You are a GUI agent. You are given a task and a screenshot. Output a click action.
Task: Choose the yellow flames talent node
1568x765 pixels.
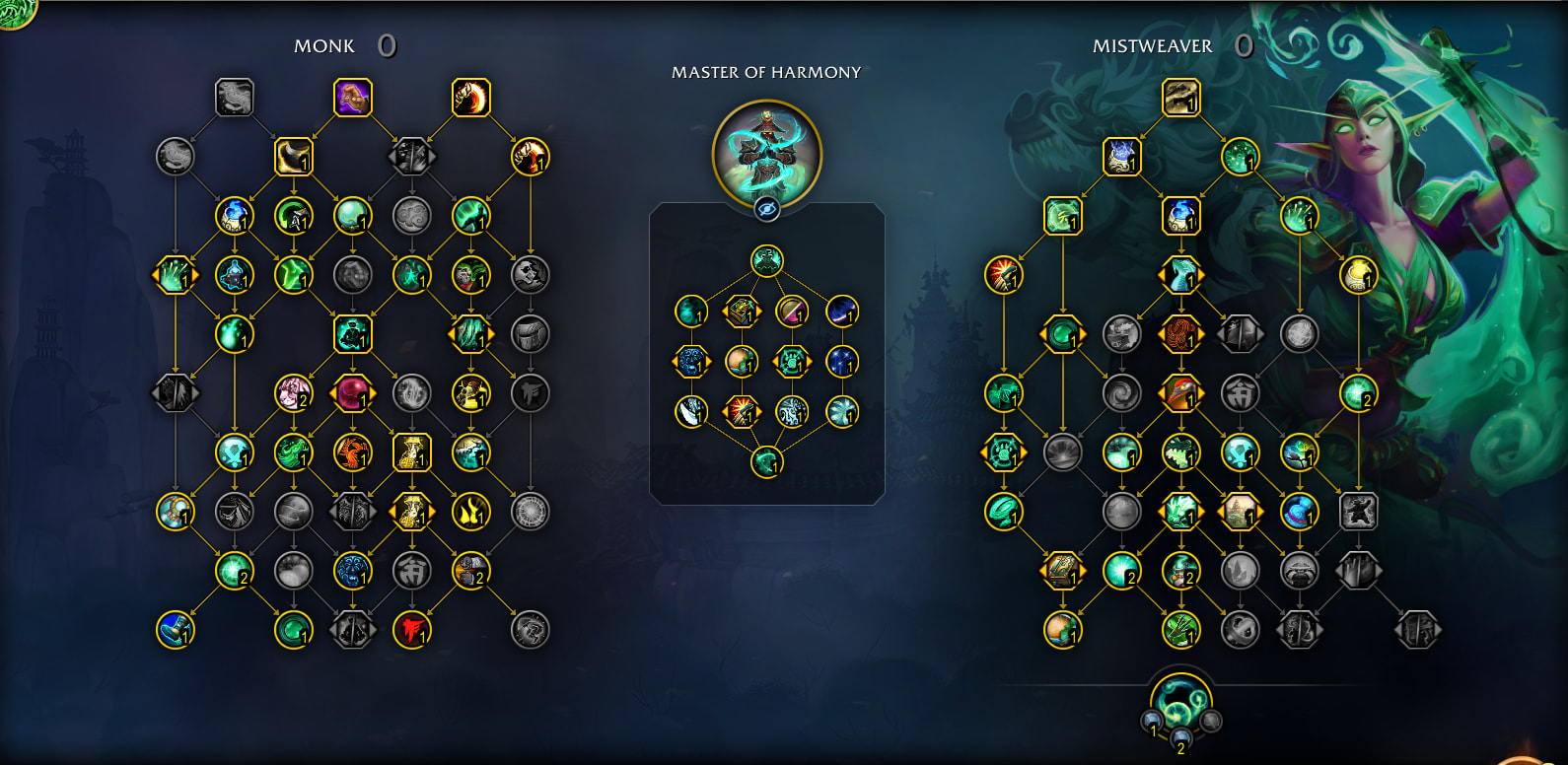pyautogui.click(x=470, y=512)
